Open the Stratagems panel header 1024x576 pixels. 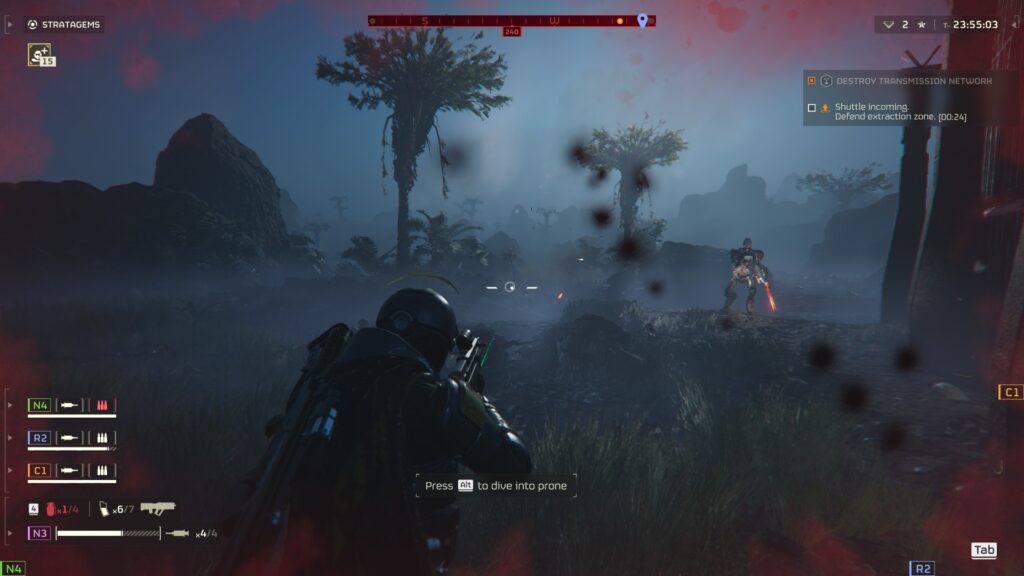point(65,24)
